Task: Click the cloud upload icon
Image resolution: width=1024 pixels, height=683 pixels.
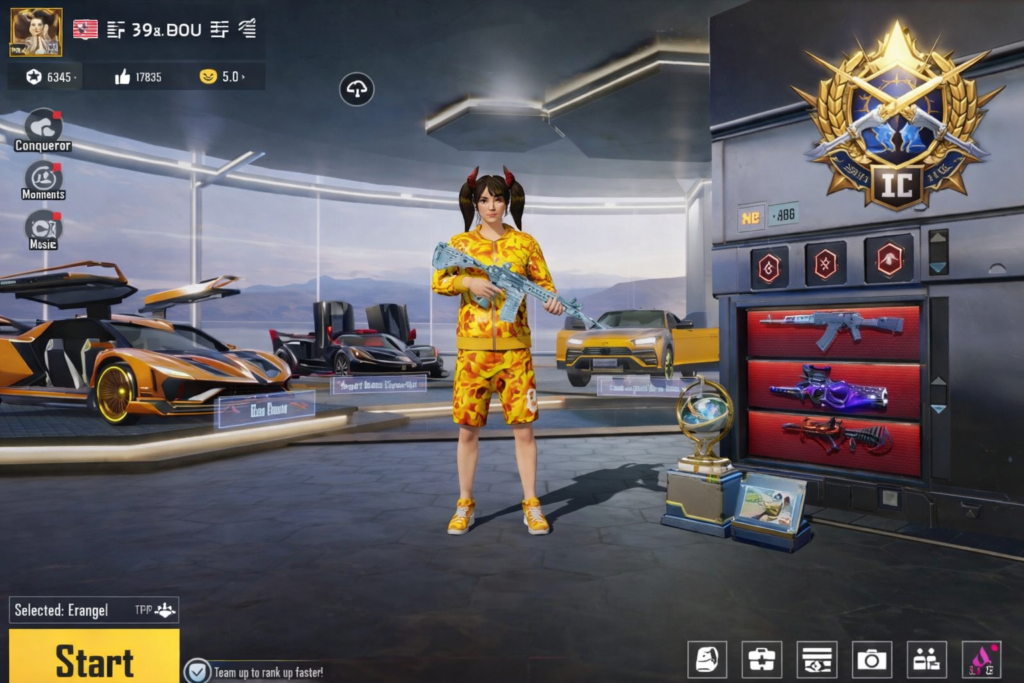Action: pyautogui.click(x=356, y=90)
